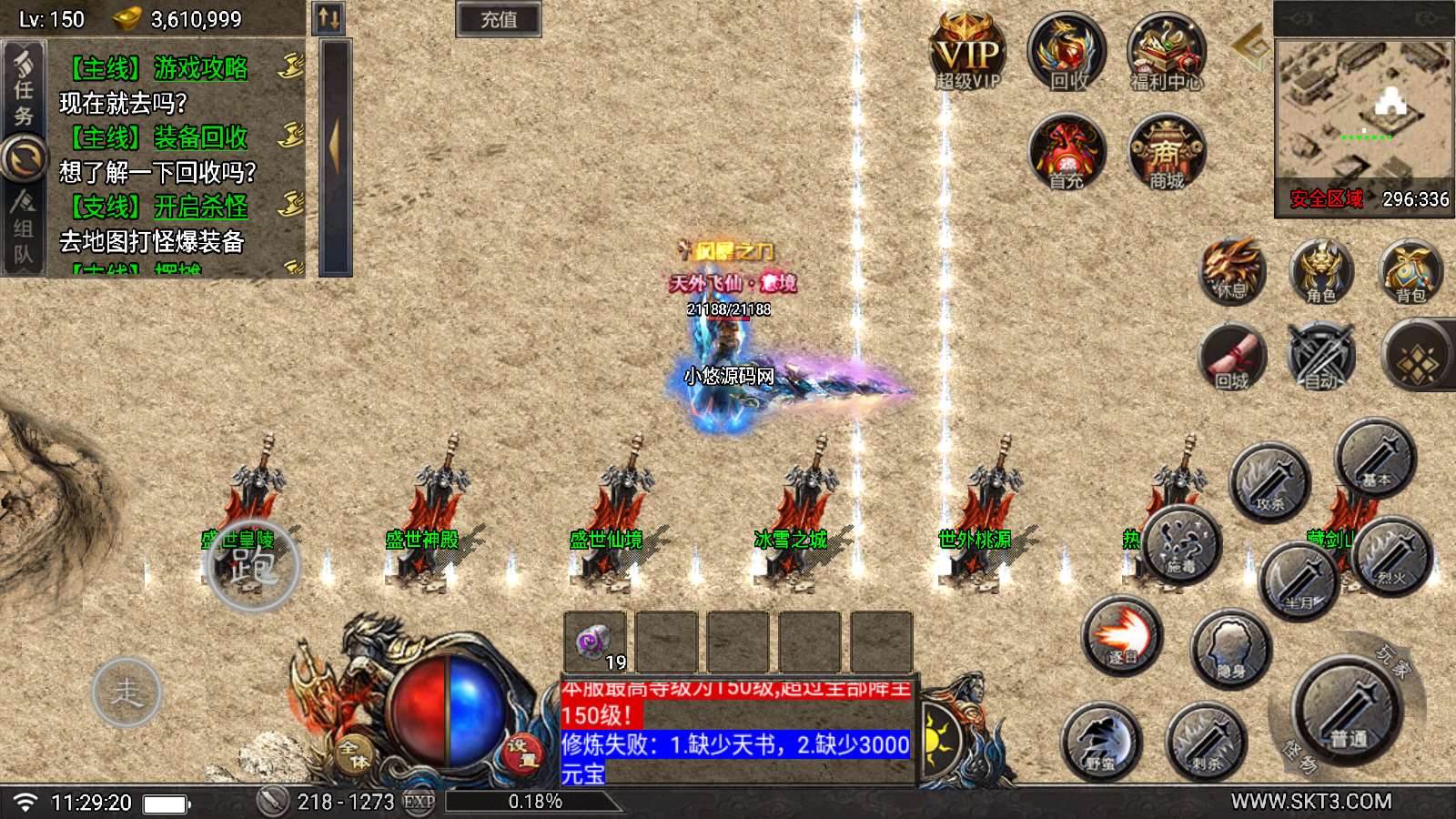Use the purple scroll hotbar item

(595, 642)
